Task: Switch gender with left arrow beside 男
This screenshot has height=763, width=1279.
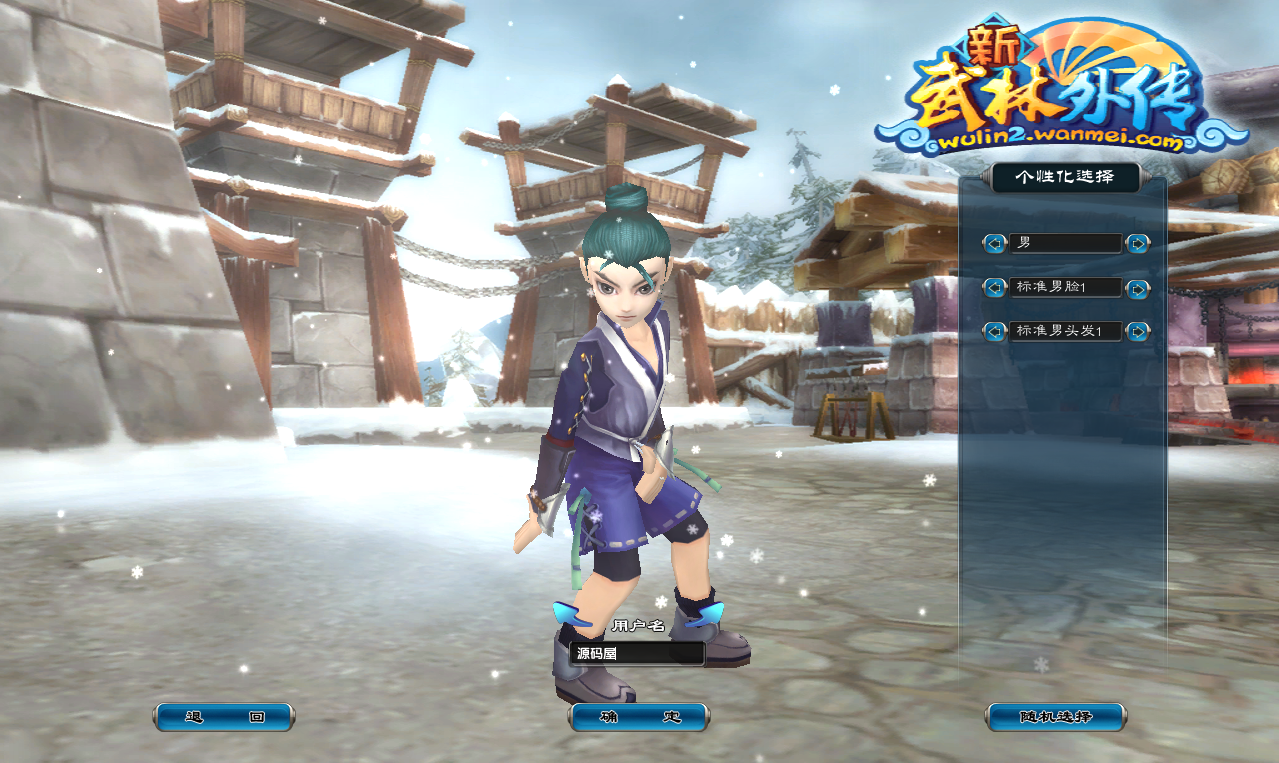Action: pos(994,243)
